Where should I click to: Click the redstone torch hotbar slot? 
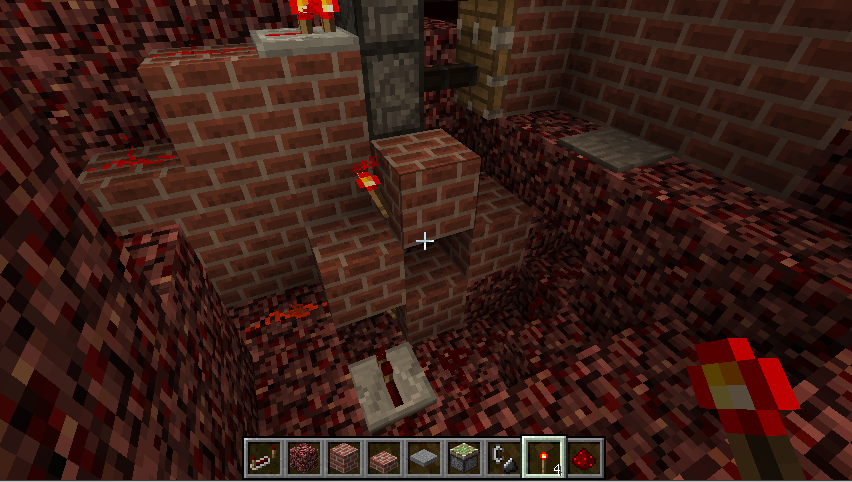pyautogui.click(x=544, y=457)
